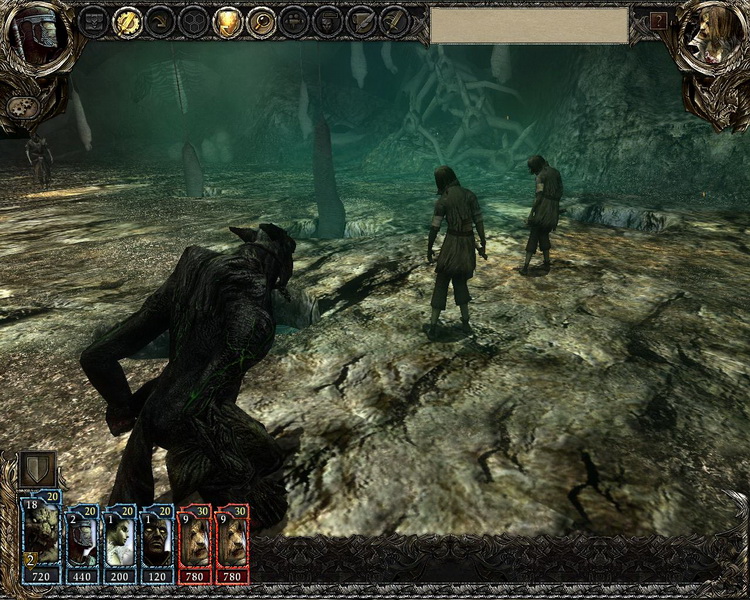The height and width of the screenshot is (600, 750).
Task: Toggle the gold gear auto-combat button
Action: (x=127, y=21)
